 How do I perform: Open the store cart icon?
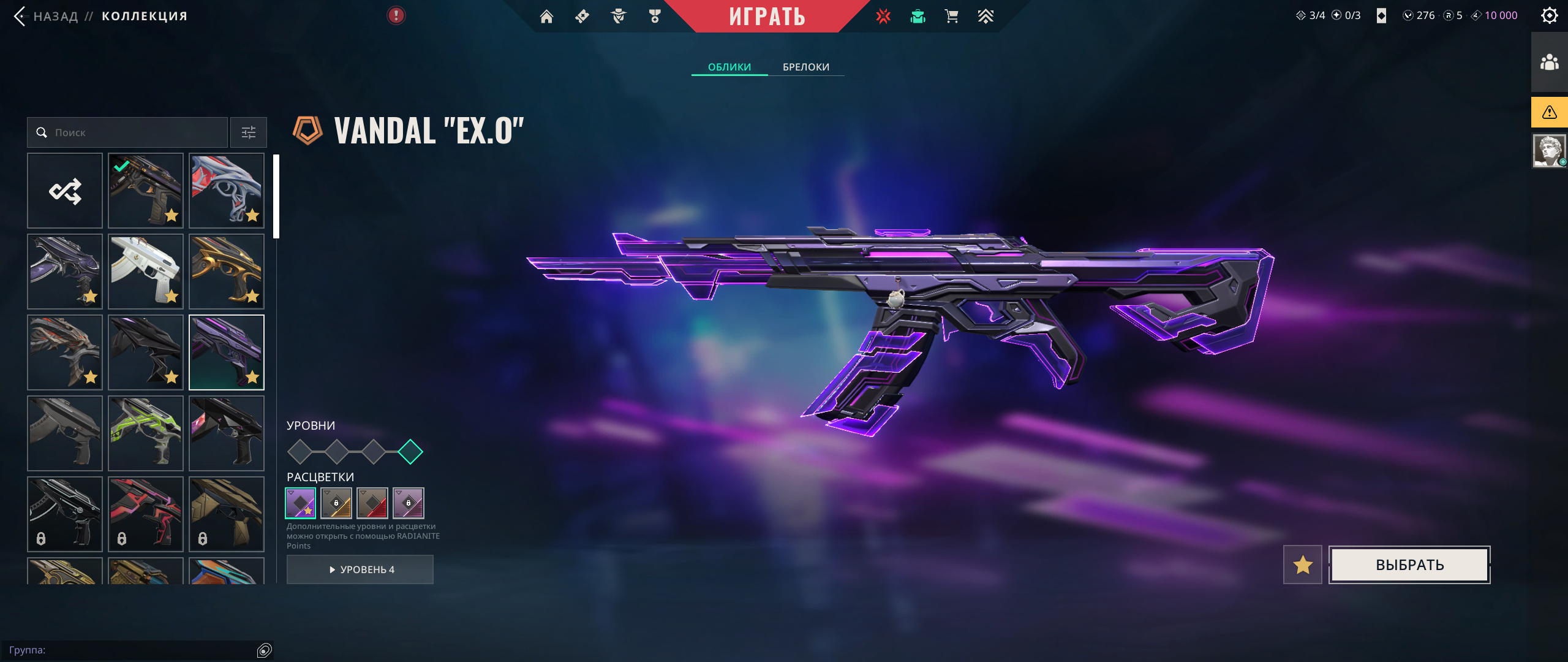(951, 17)
